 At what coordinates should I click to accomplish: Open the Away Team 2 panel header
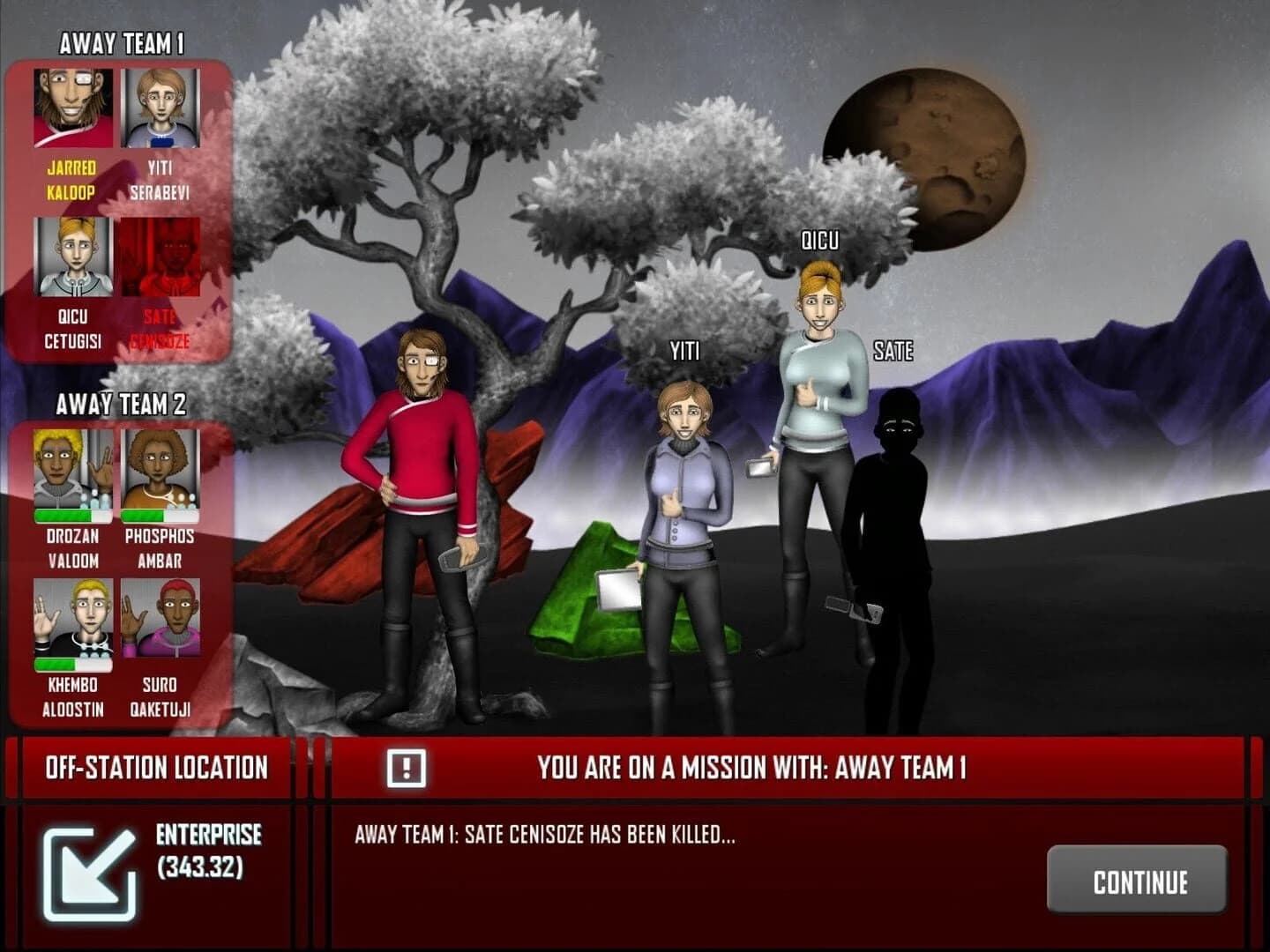point(119,404)
